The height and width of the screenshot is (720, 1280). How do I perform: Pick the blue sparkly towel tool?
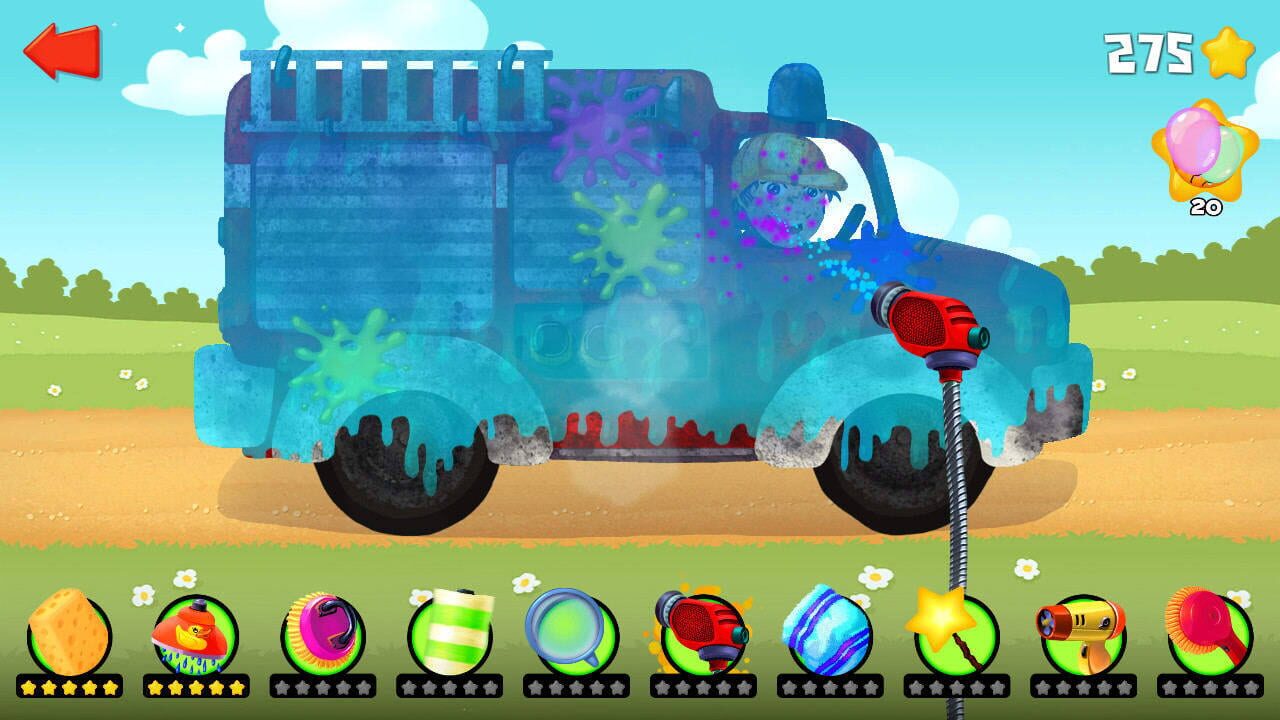(x=832, y=632)
